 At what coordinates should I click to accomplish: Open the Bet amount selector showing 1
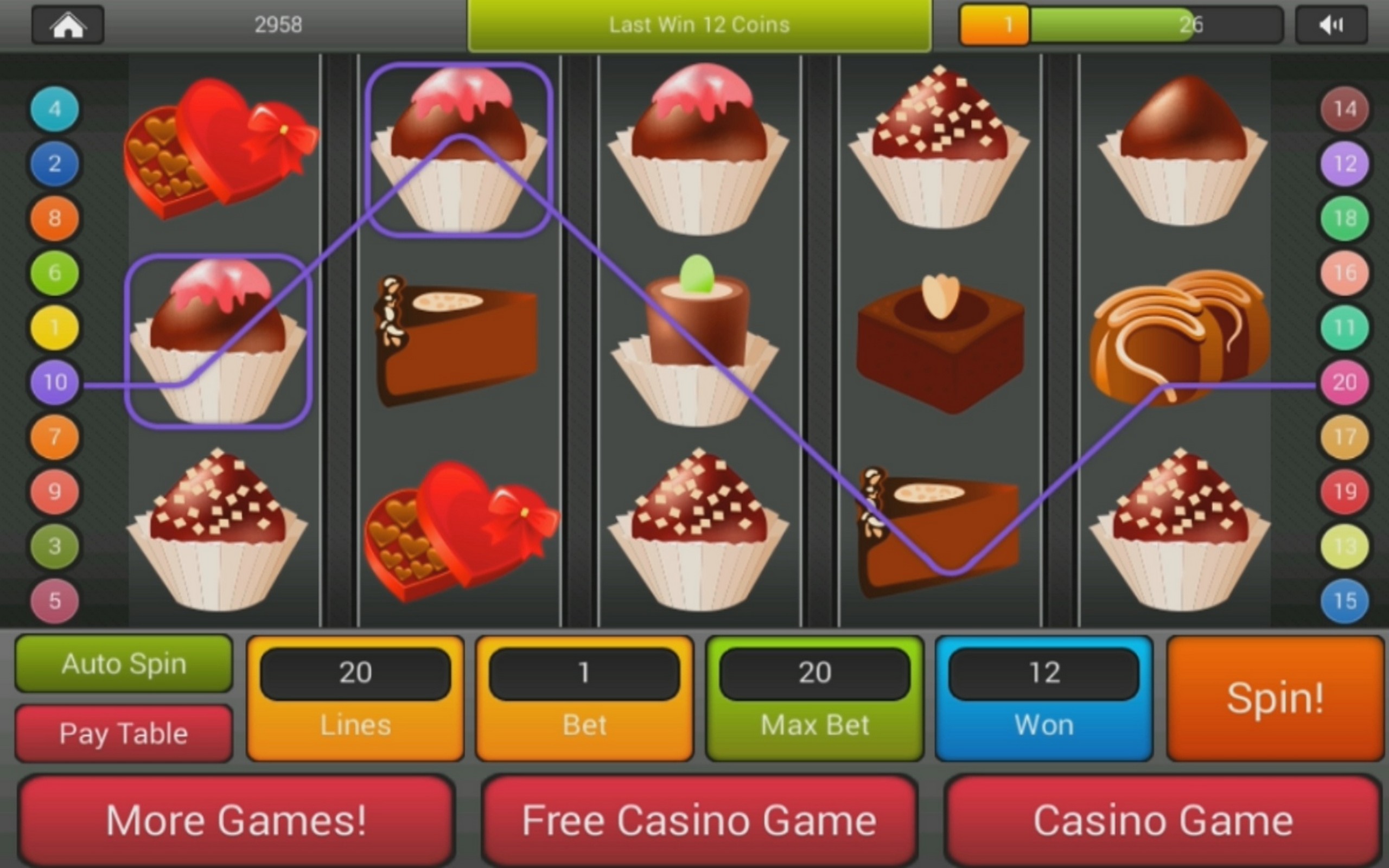point(583,698)
